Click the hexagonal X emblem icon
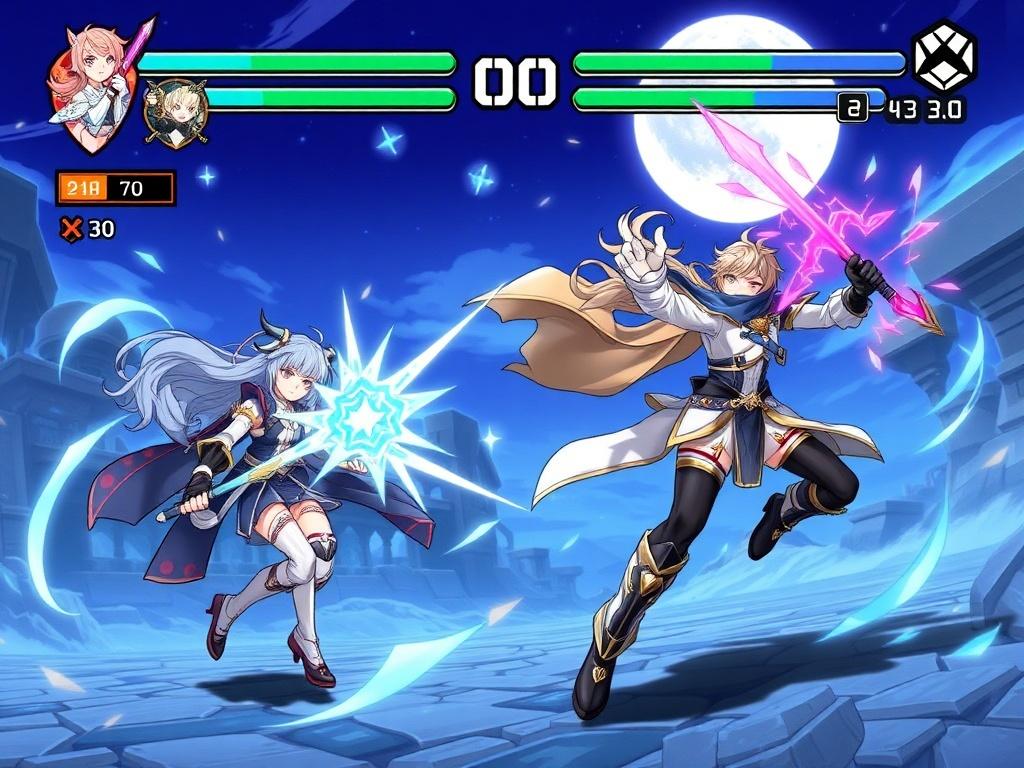1024x768 pixels. [943, 58]
